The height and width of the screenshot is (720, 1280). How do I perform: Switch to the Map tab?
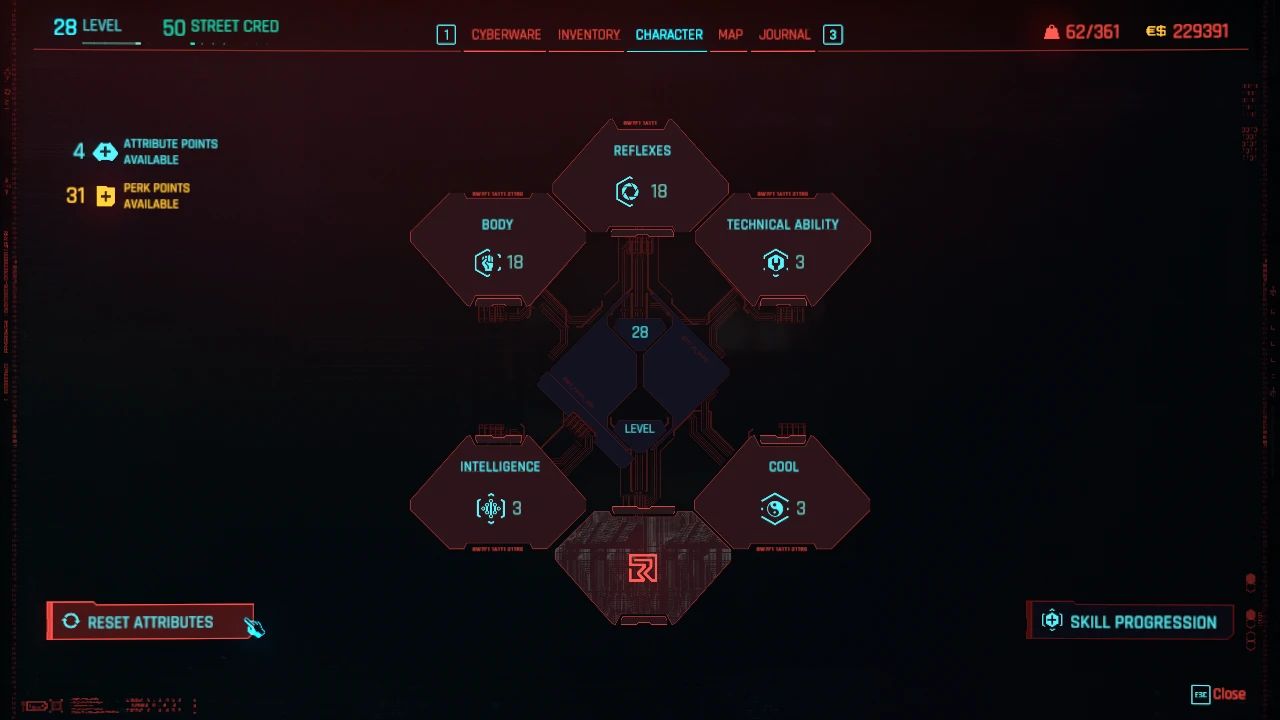(x=729, y=34)
